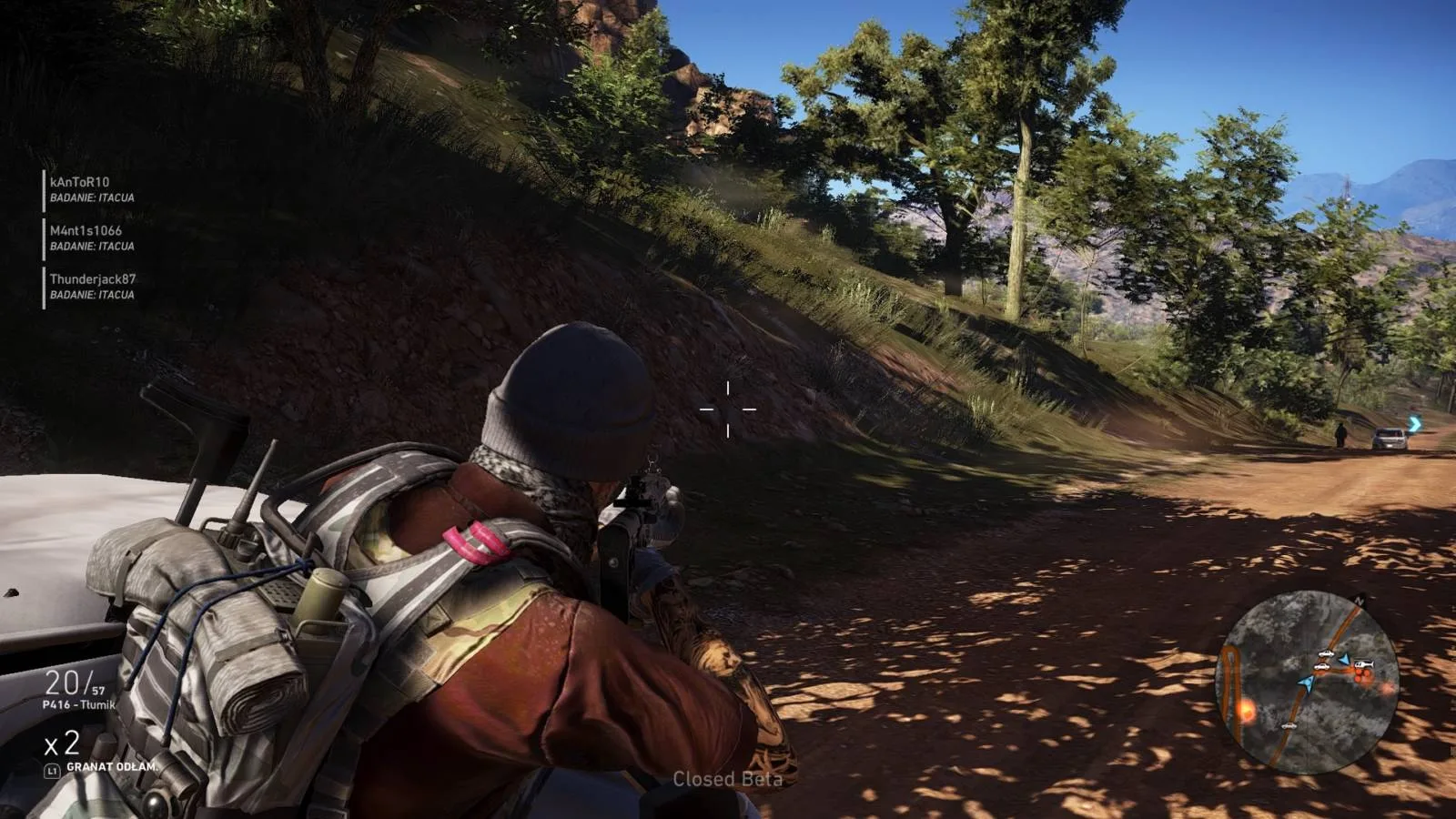Click the white pickup truck icon on the minimap
Viewport: 1456px width, 819px height.
[1326, 653]
